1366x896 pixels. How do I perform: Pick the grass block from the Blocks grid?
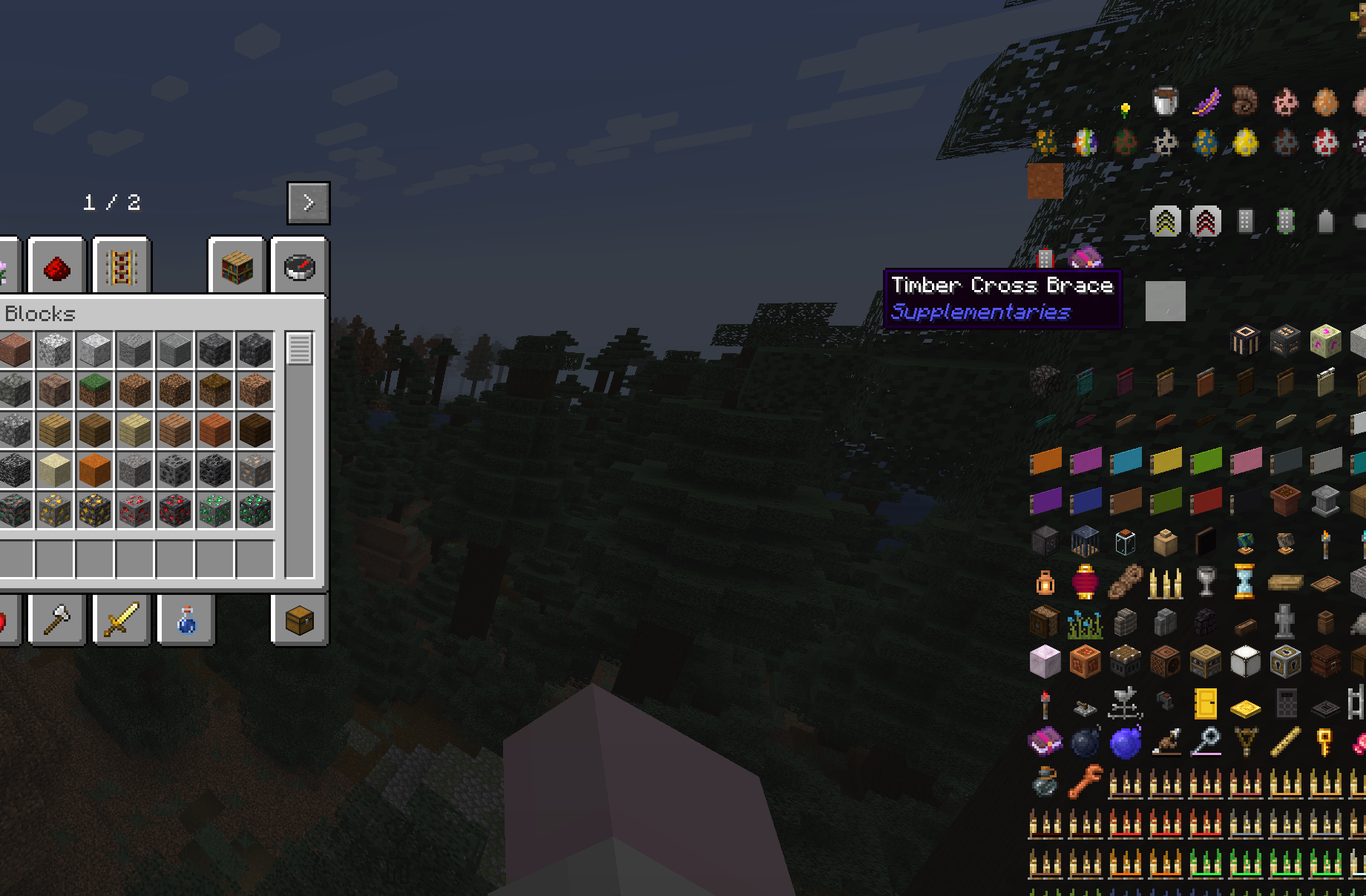tap(94, 389)
